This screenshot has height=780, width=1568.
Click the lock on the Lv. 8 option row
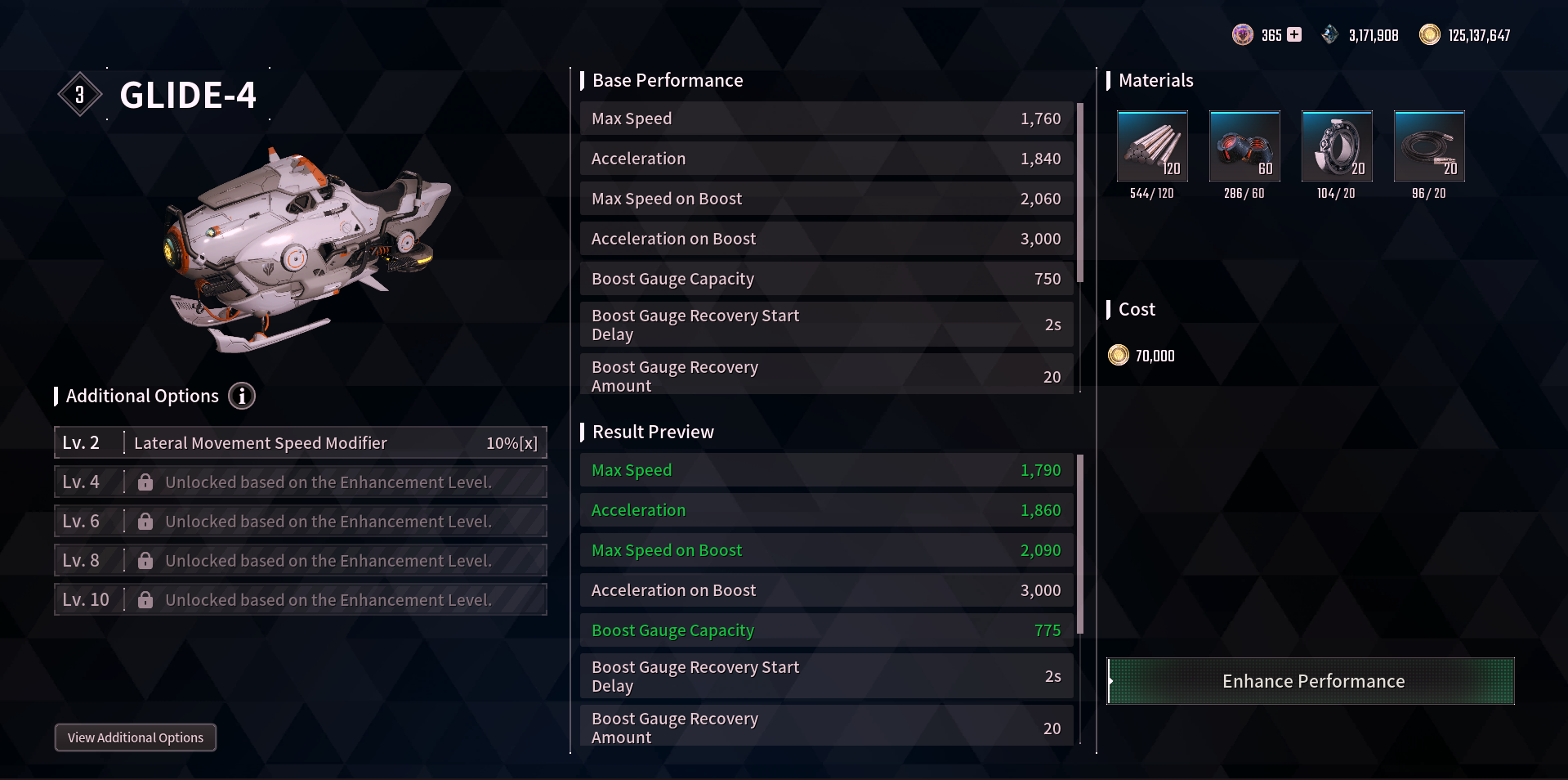(x=145, y=560)
